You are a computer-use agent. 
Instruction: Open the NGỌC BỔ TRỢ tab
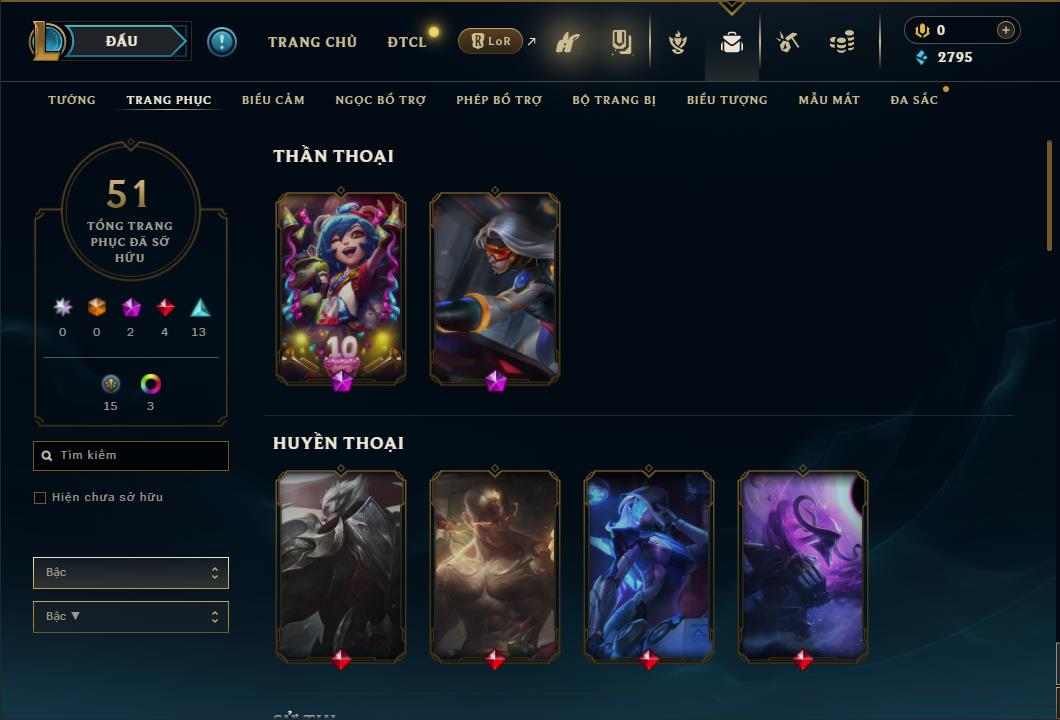[380, 100]
